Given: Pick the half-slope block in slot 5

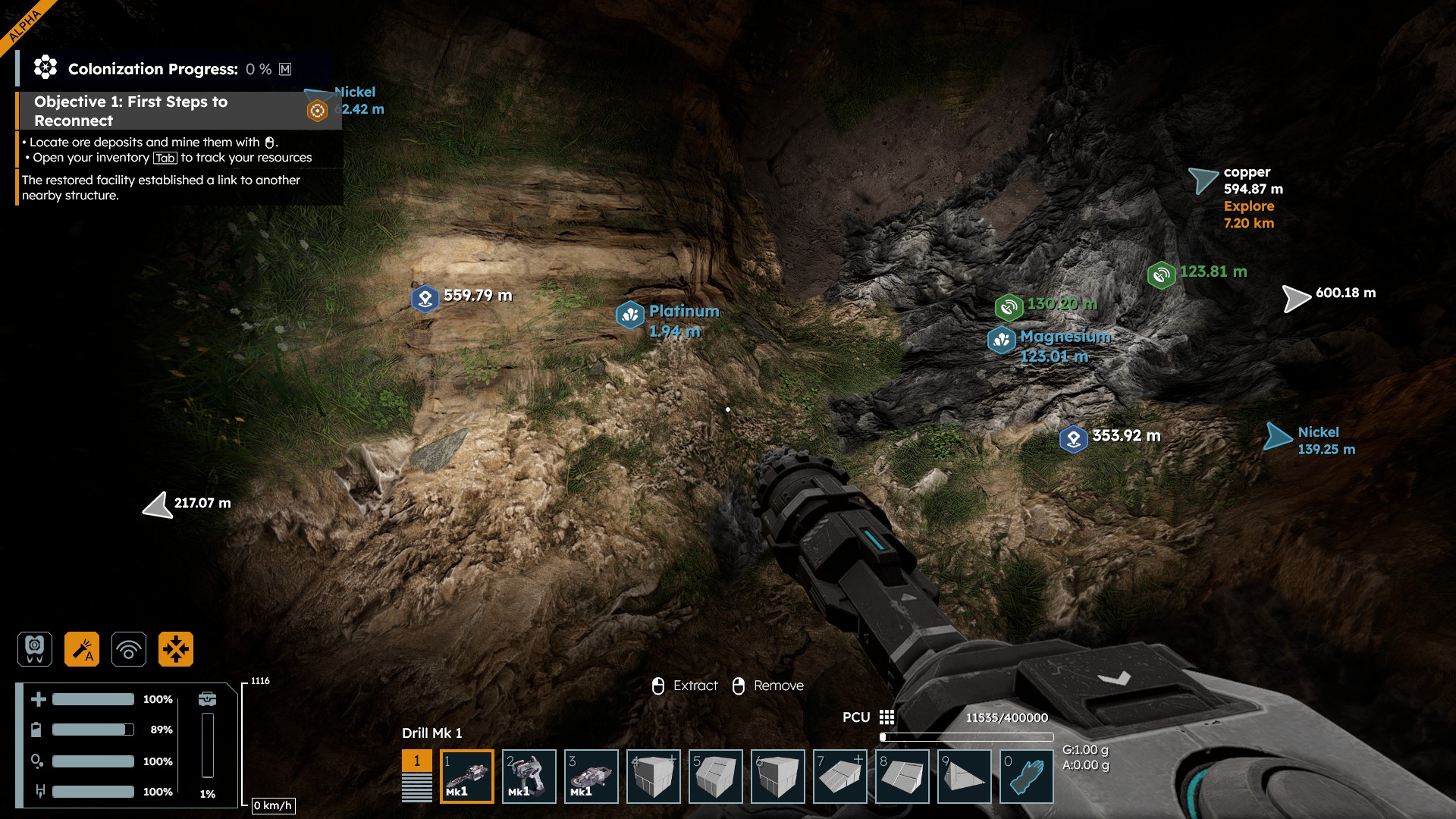Looking at the screenshot, I should click(x=716, y=777).
